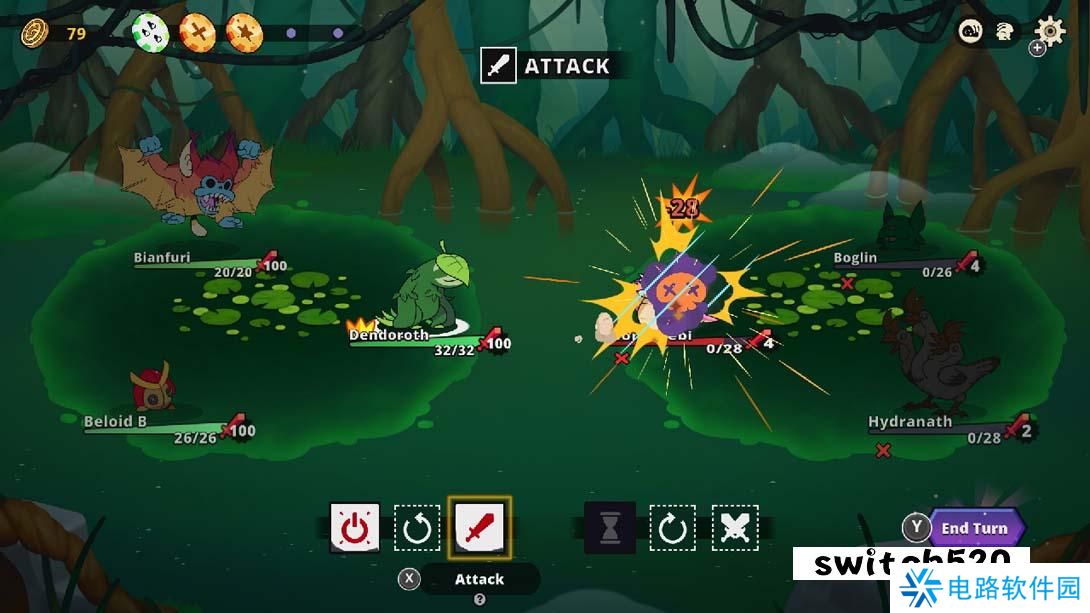
Task: Select the crossed swords action slot
Action: point(735,527)
